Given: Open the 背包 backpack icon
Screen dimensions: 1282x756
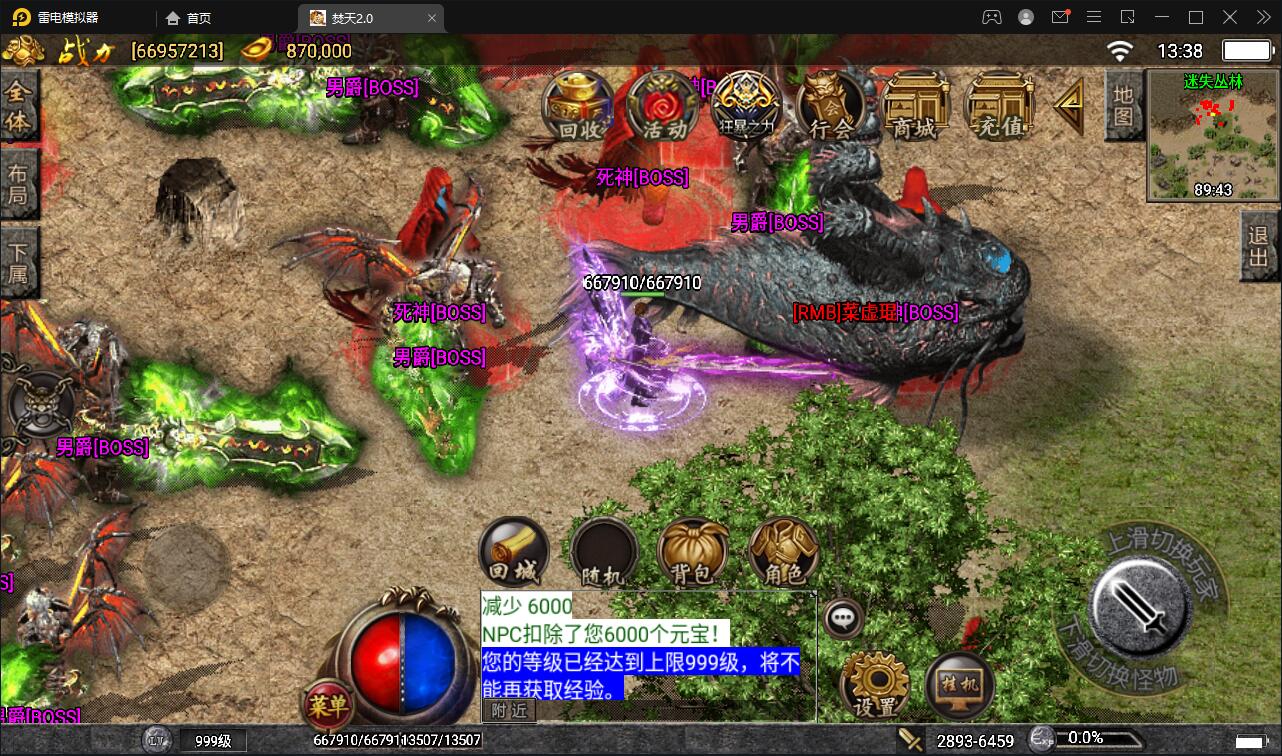Looking at the screenshot, I should click(x=693, y=551).
